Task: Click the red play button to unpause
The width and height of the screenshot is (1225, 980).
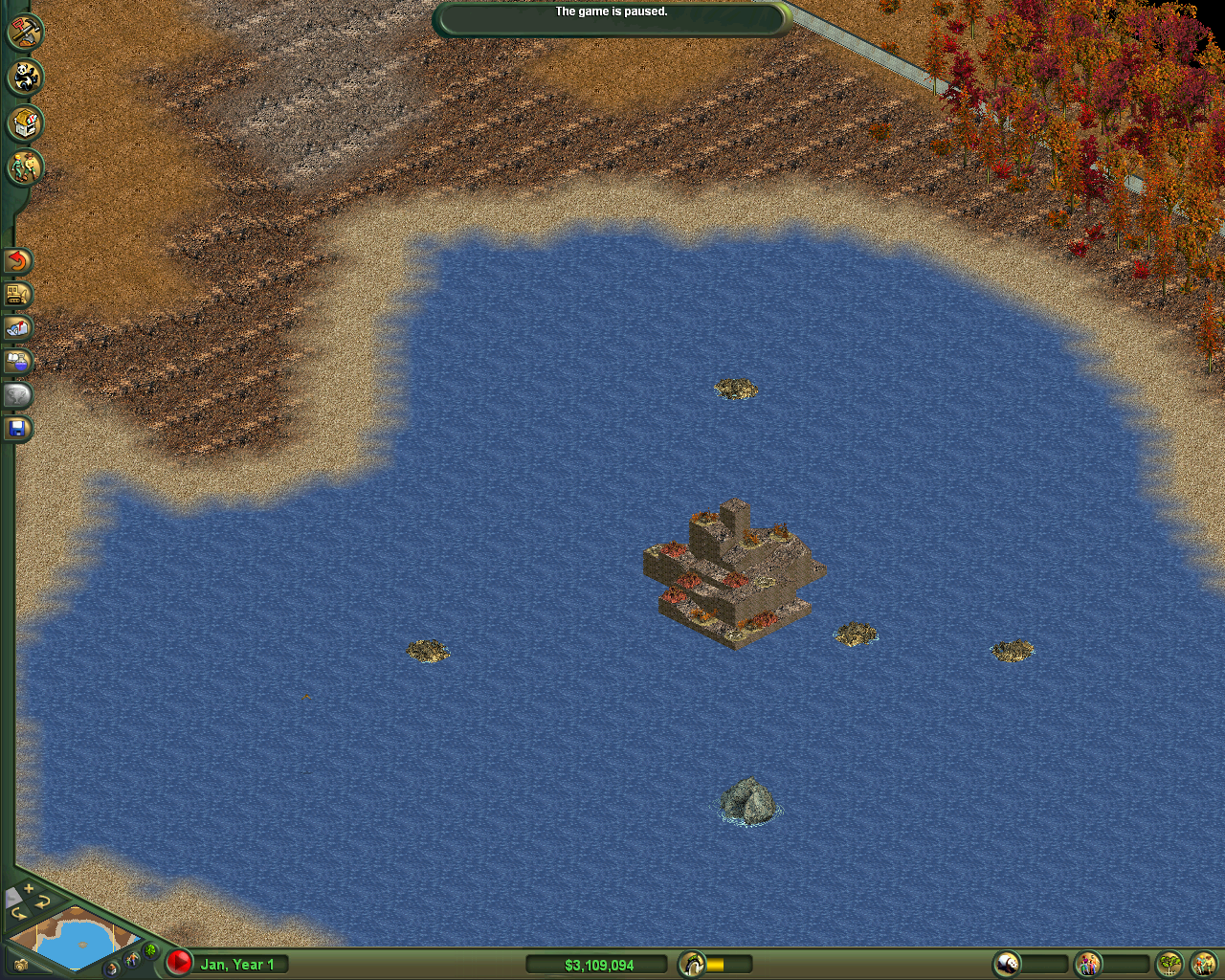Action: click(179, 962)
